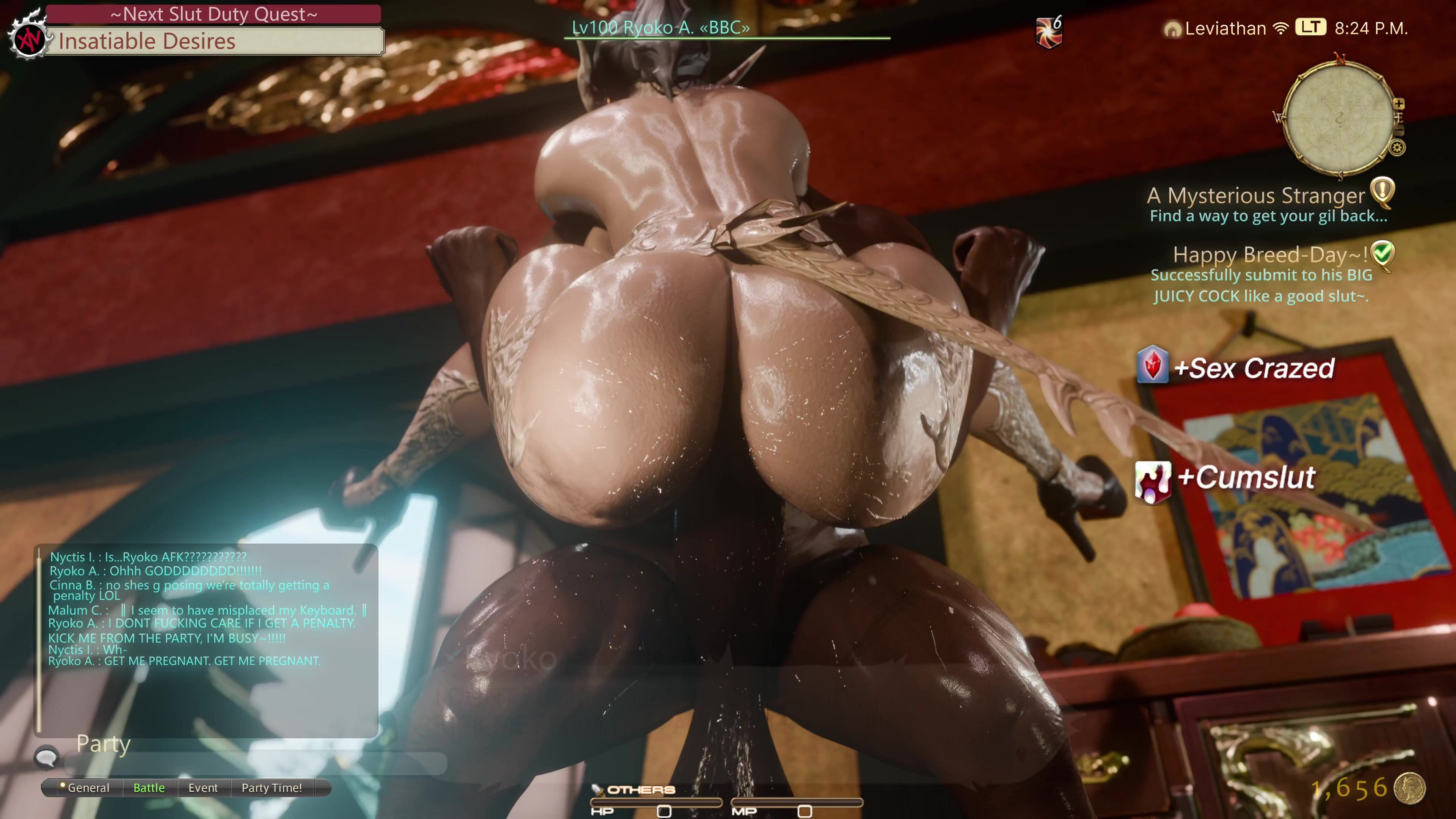Image resolution: width=1456 pixels, height=819 pixels.
Task: Click the Insatiable Desires duty quest banner
Action: click(x=213, y=41)
